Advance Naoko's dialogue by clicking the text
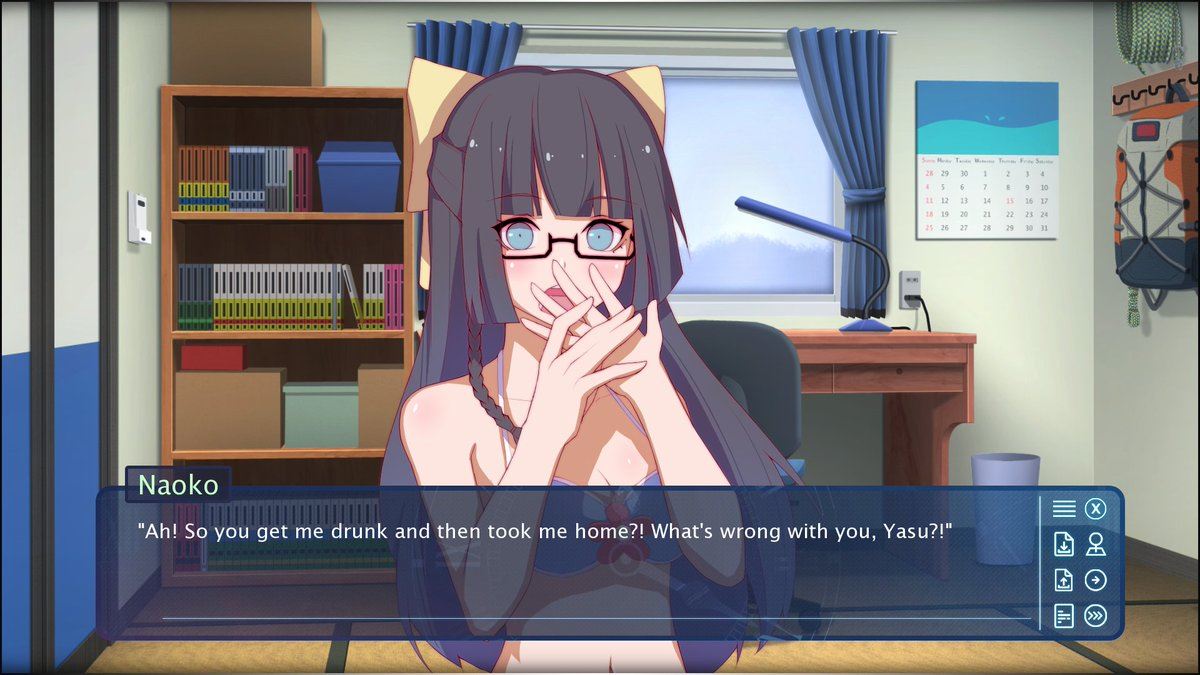Screen dimensions: 1200x675 coord(543,531)
